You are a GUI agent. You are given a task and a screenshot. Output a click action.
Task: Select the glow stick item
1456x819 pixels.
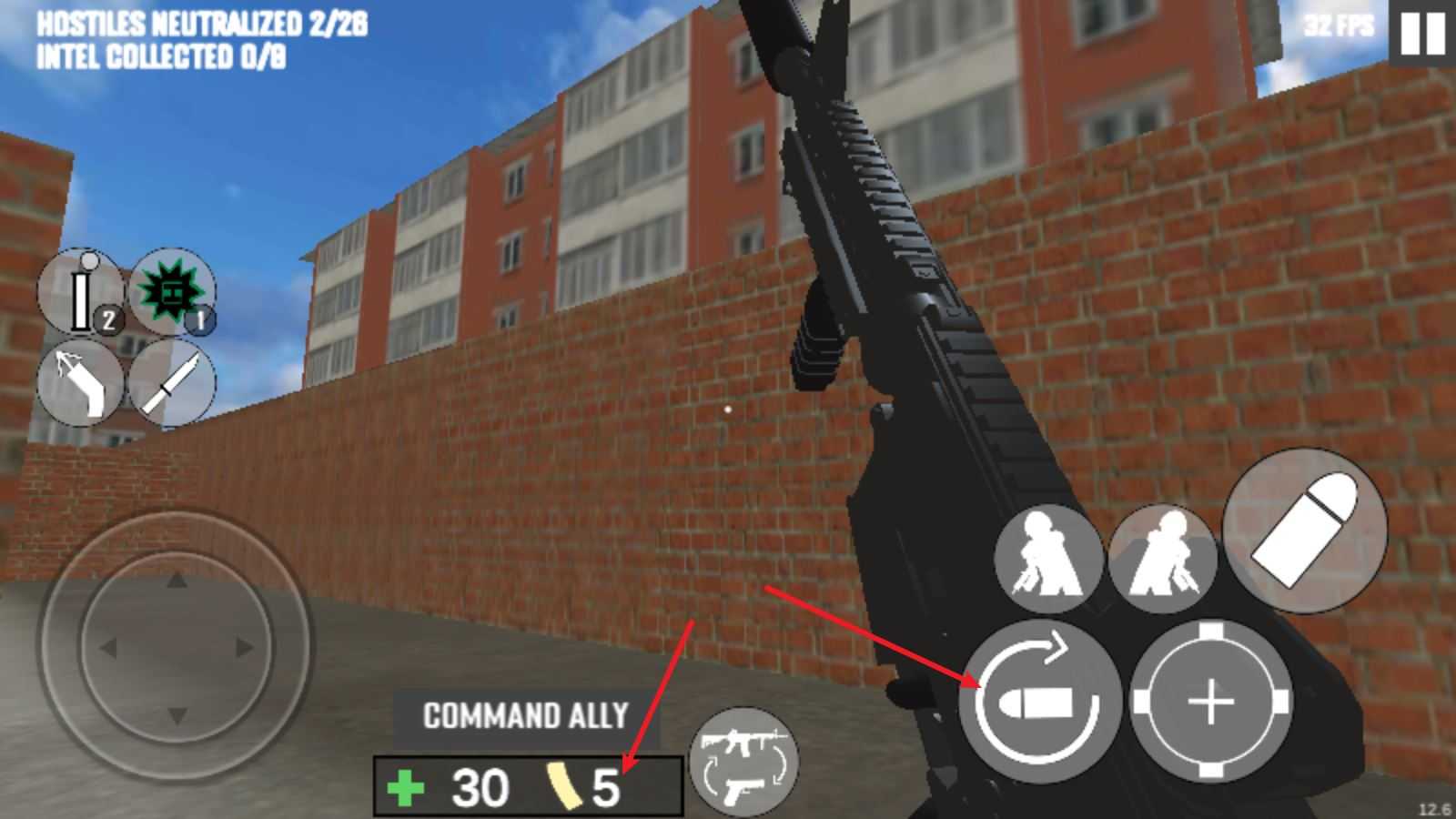81,293
